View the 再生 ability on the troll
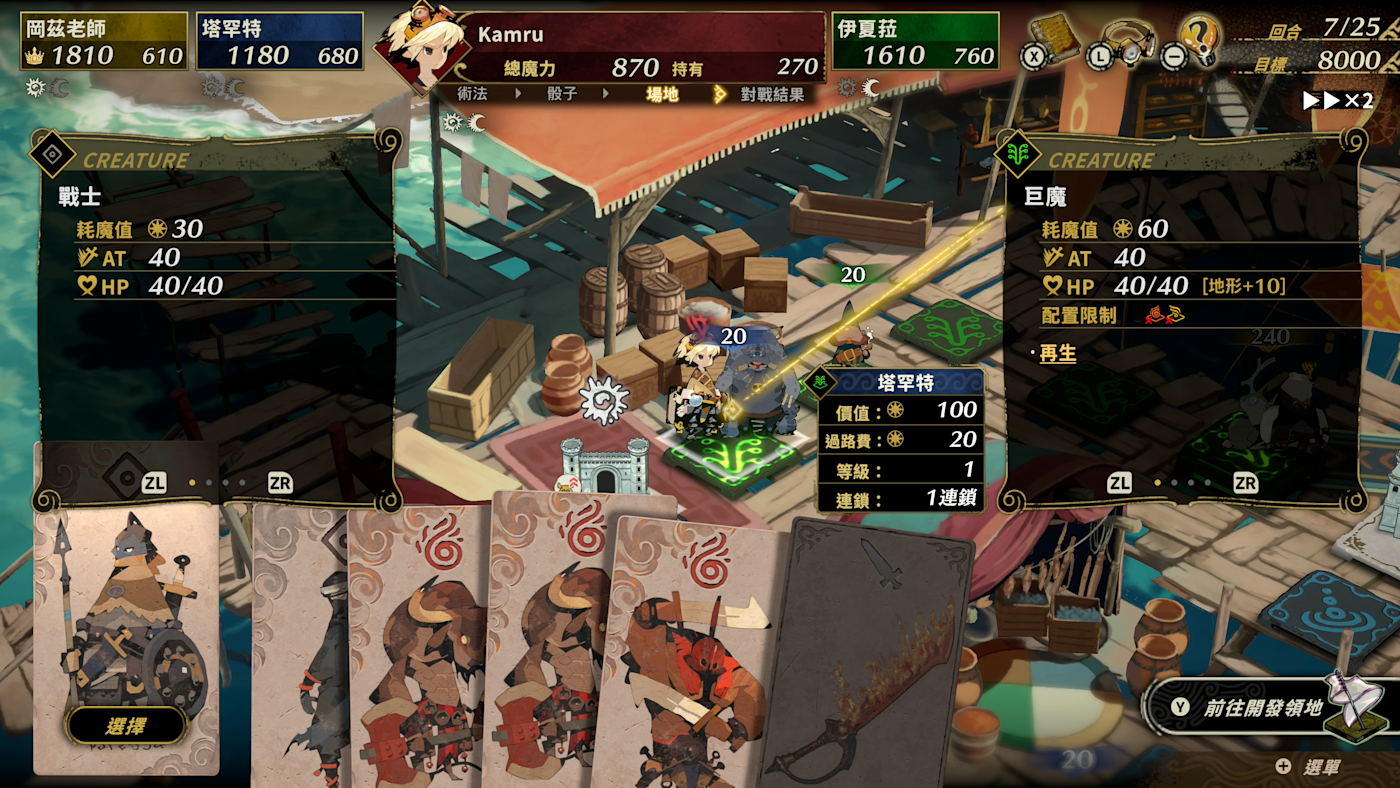Viewport: 1400px width, 788px height. pos(1058,354)
